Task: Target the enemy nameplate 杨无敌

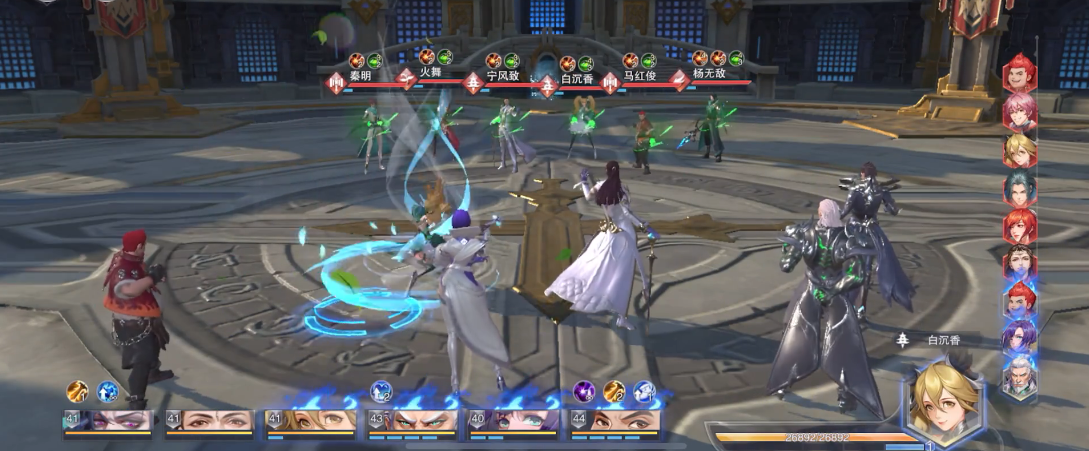Action: tap(709, 74)
